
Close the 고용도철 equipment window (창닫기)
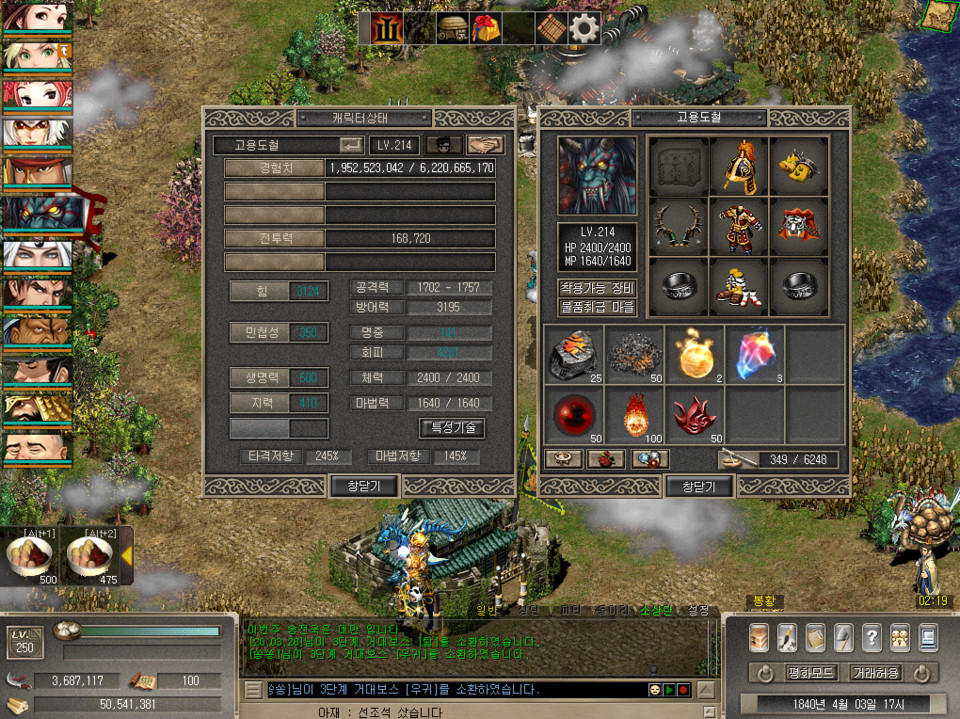[x=699, y=486]
